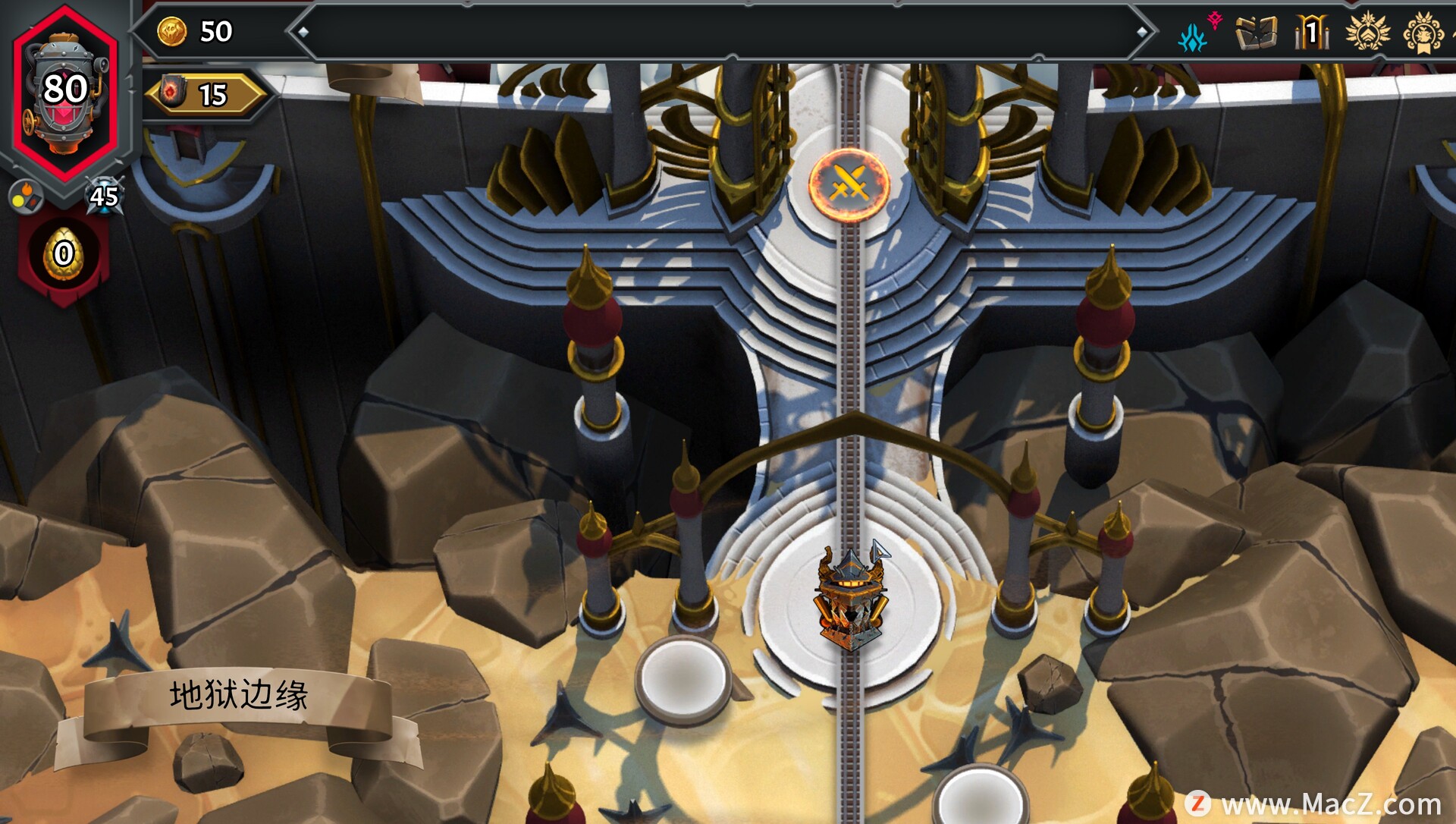Open the stone map pieces icon
The width and height of the screenshot is (1456, 824).
[1256, 33]
